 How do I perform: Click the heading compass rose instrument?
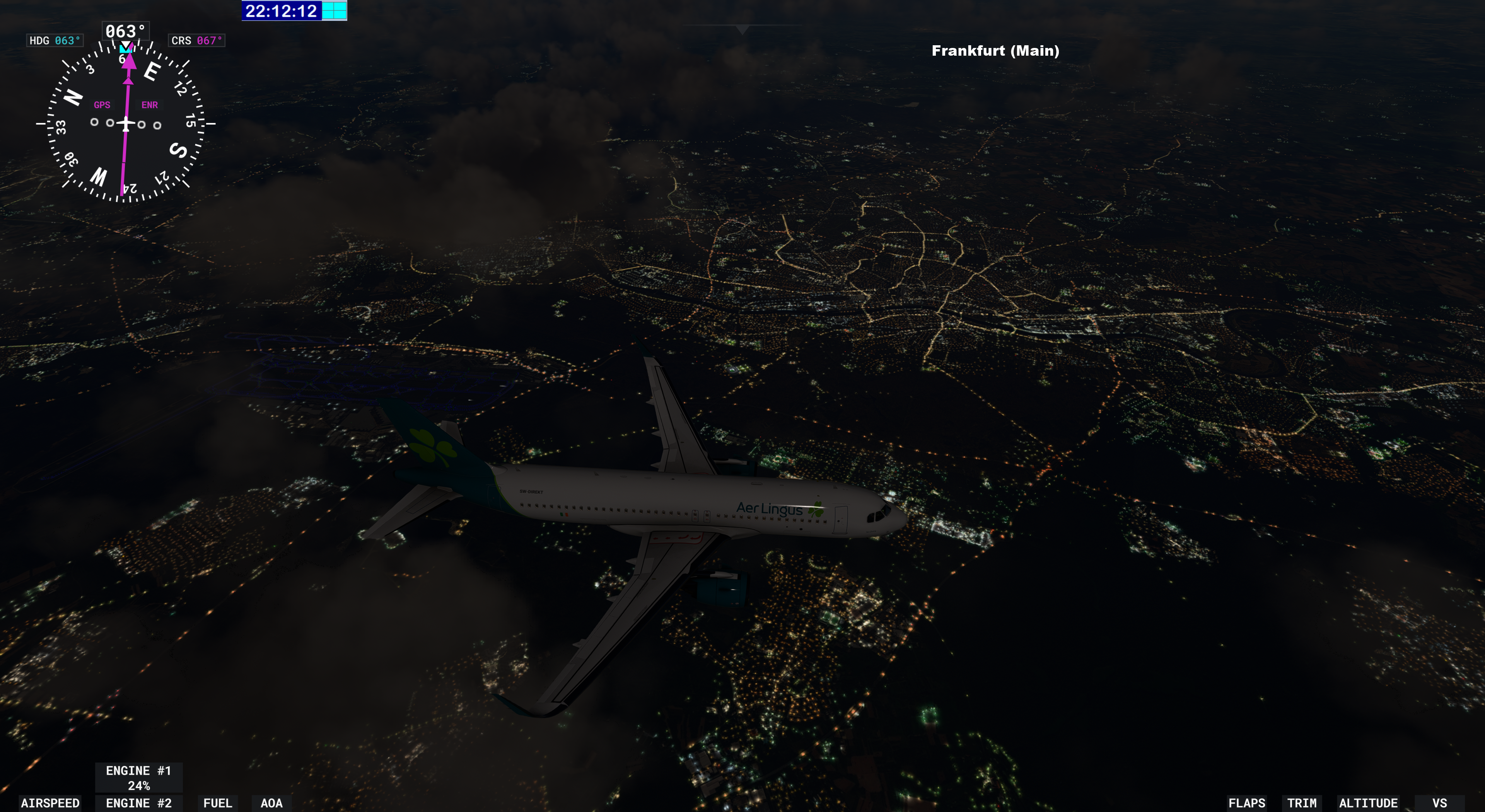point(126,123)
